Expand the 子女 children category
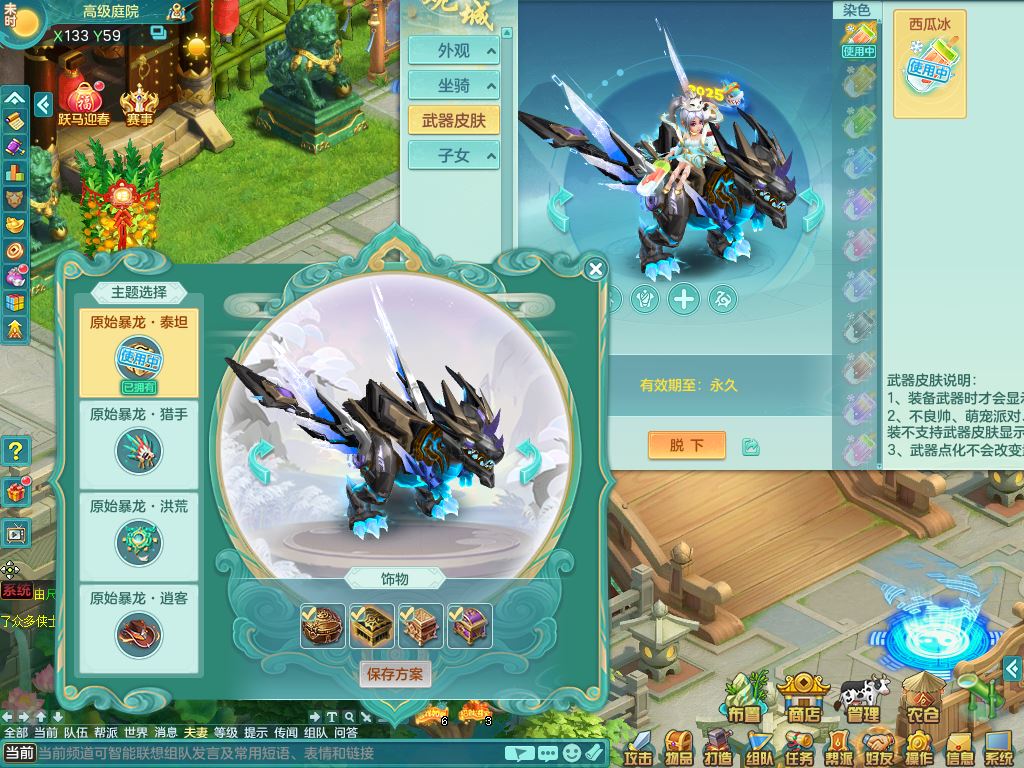This screenshot has width=1024, height=768. click(453, 156)
